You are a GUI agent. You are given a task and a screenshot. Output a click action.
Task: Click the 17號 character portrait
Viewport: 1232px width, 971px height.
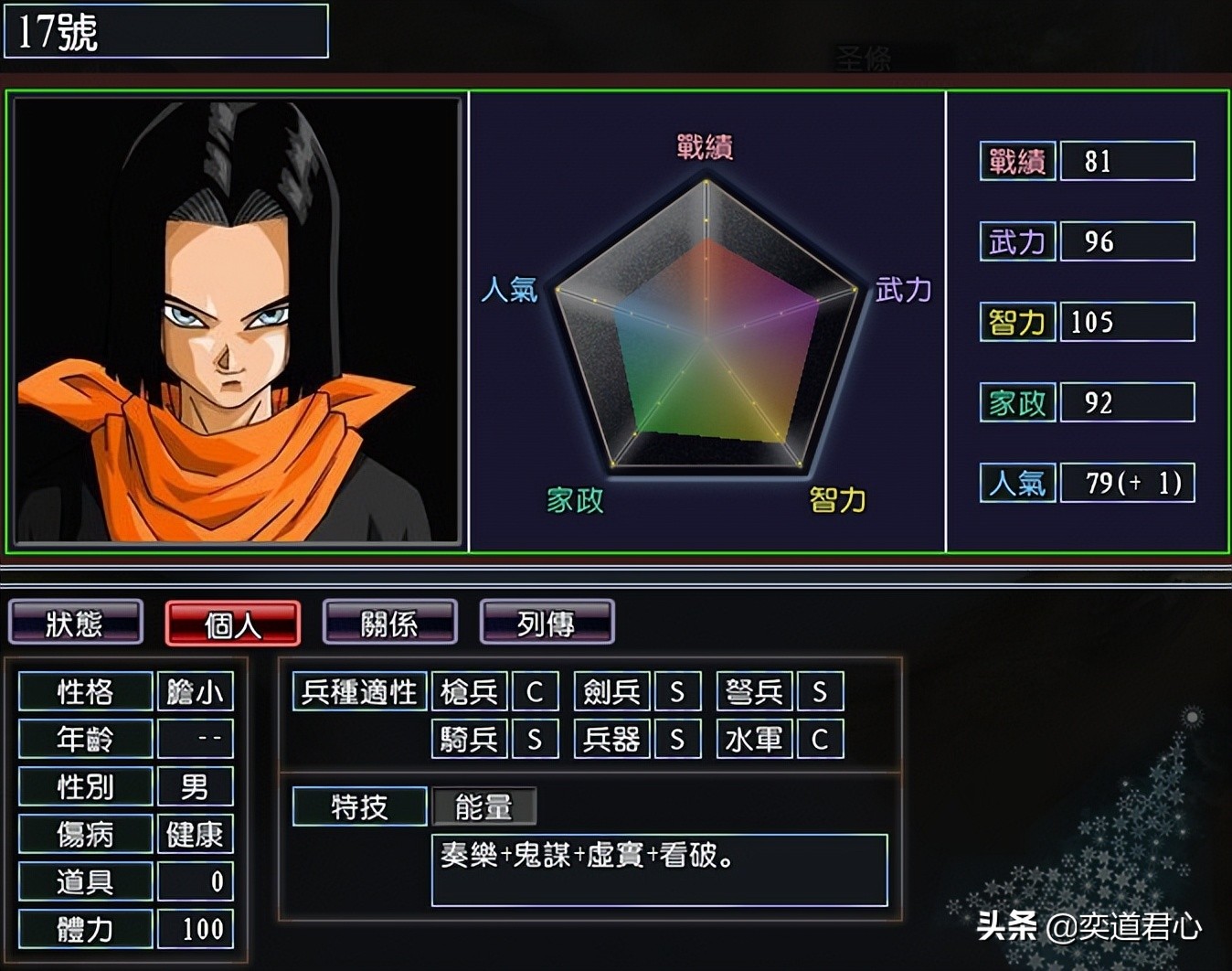(237, 321)
